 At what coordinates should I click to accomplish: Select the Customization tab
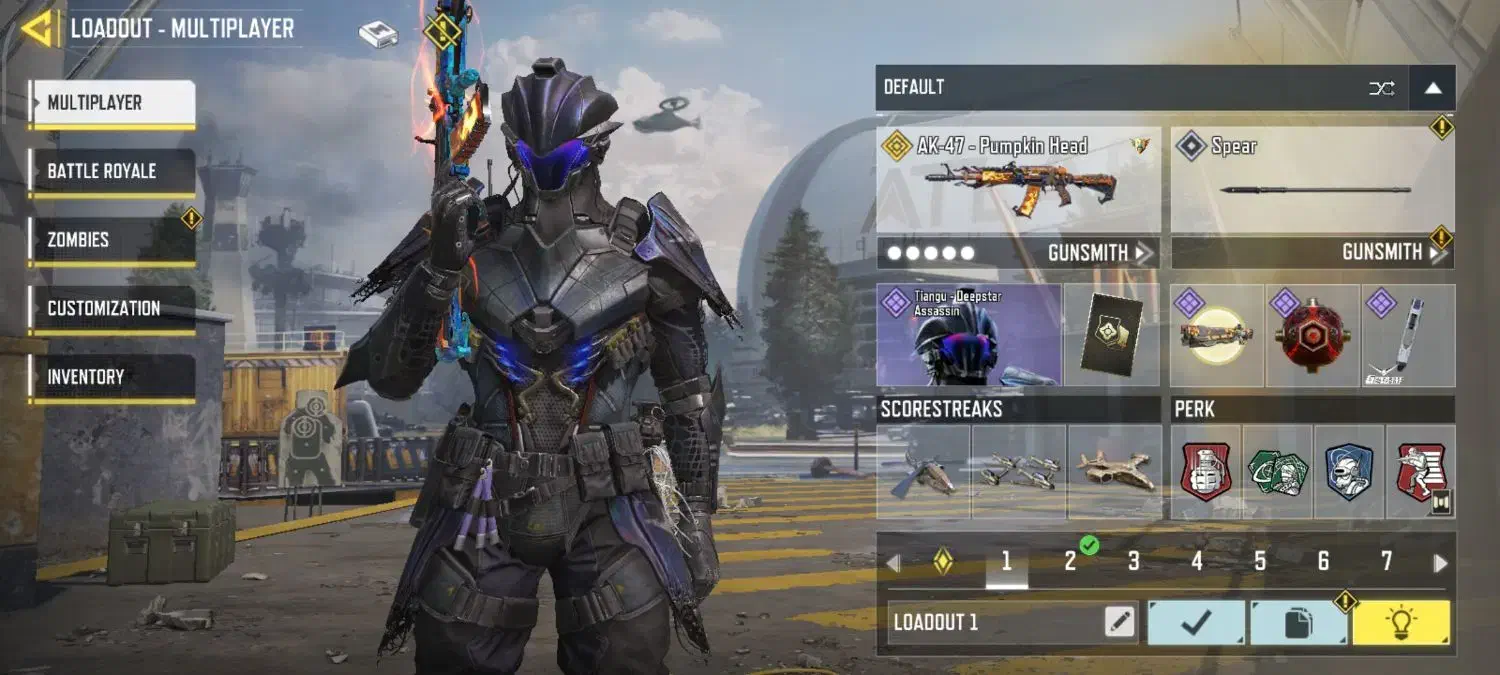[111, 308]
